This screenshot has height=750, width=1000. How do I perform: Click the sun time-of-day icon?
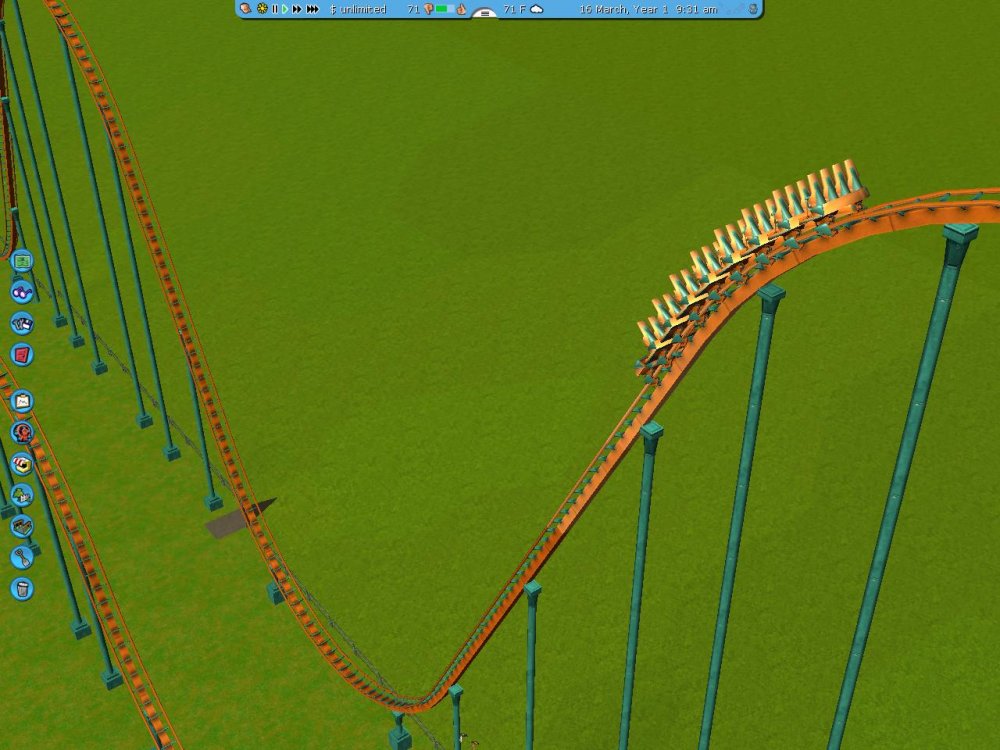[262, 9]
